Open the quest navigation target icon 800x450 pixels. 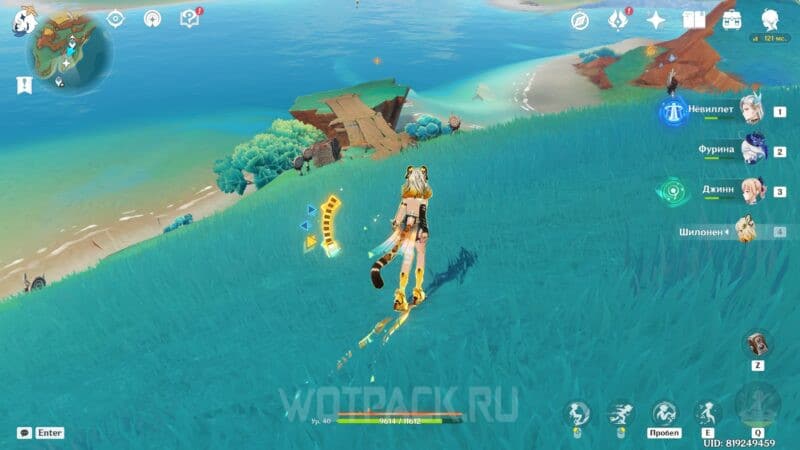[116, 18]
